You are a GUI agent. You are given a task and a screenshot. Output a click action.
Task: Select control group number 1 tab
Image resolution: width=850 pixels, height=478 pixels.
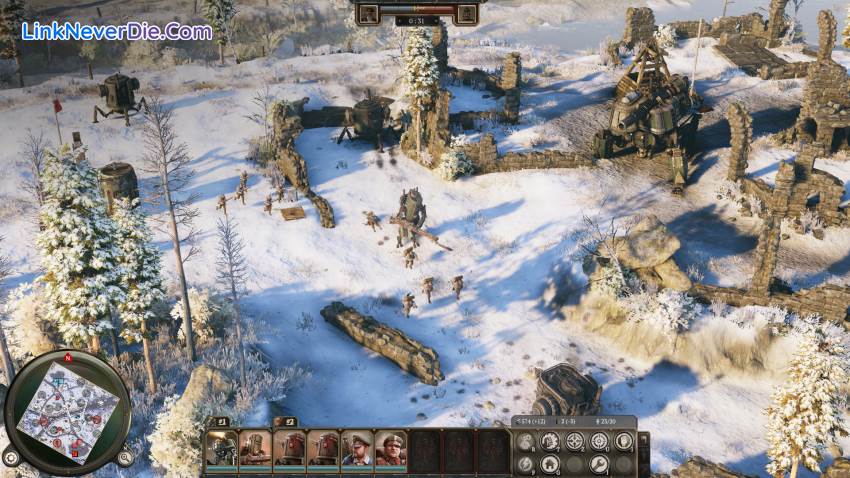click(x=219, y=422)
